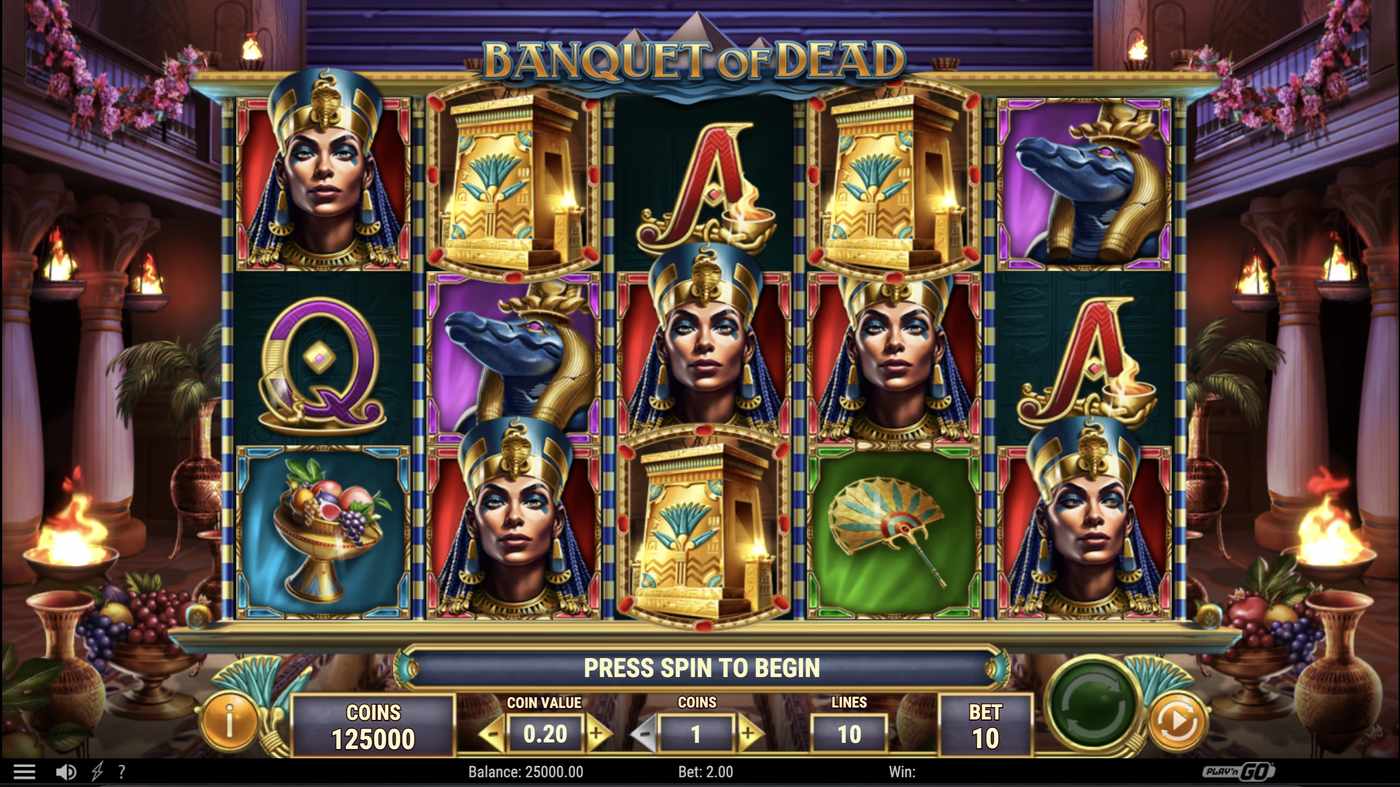
Task: Click the Win readout in the status bar
Action: click(905, 771)
